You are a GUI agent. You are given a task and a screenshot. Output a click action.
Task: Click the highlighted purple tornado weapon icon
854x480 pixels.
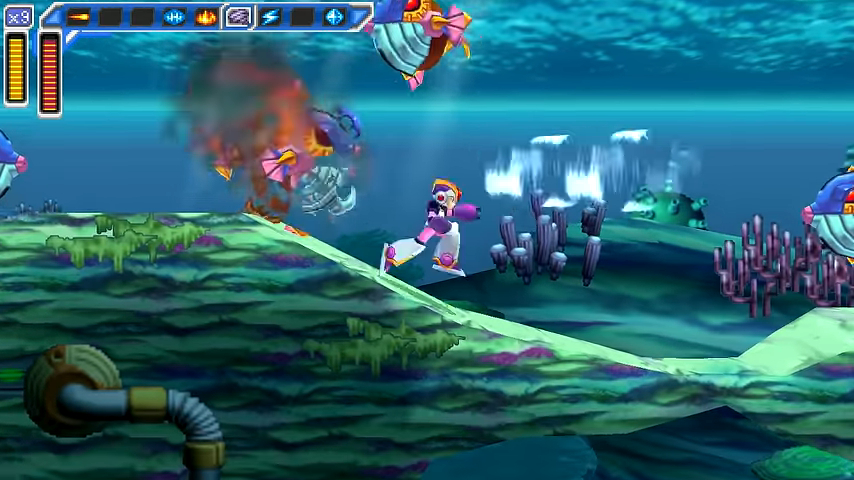point(238,16)
